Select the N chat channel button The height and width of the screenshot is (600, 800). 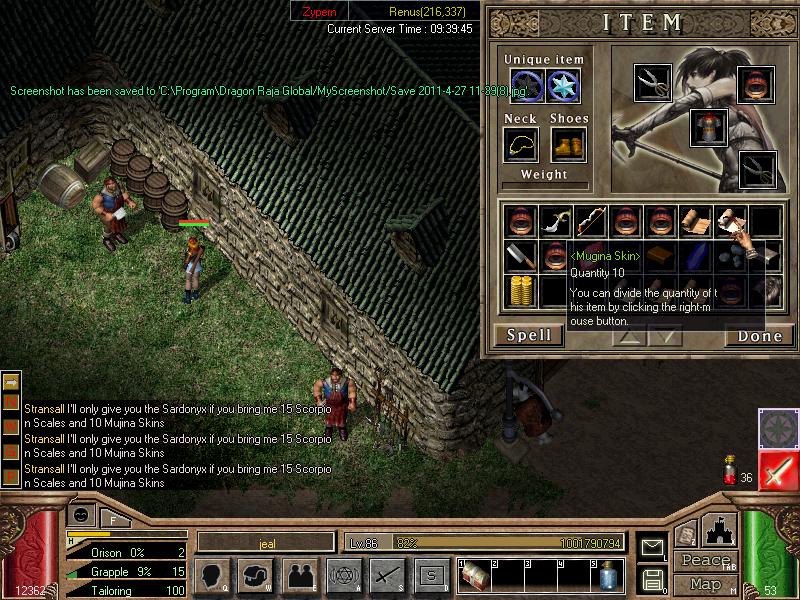(x=11, y=401)
